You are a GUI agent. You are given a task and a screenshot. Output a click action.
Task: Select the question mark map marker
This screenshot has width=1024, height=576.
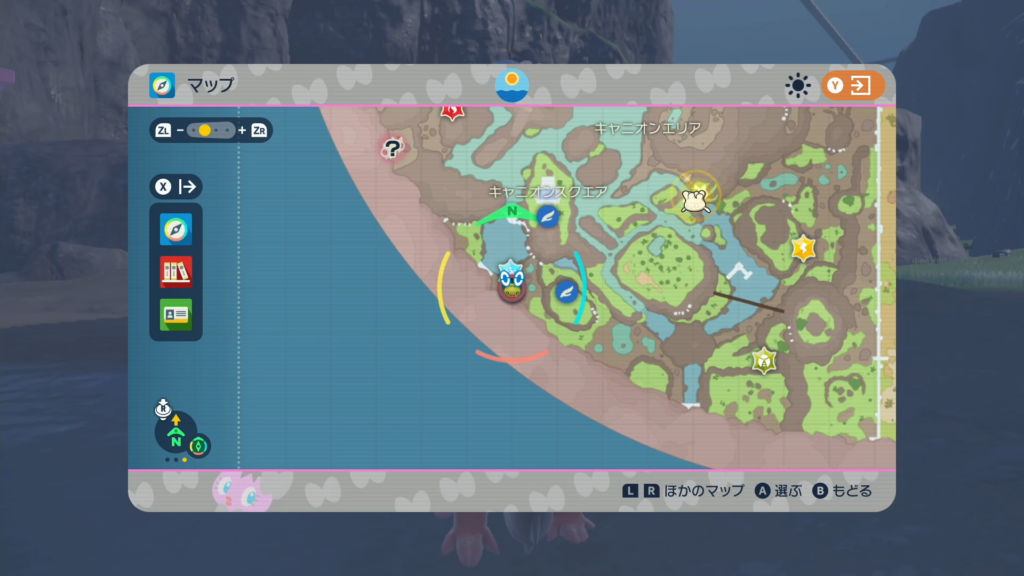tap(393, 150)
